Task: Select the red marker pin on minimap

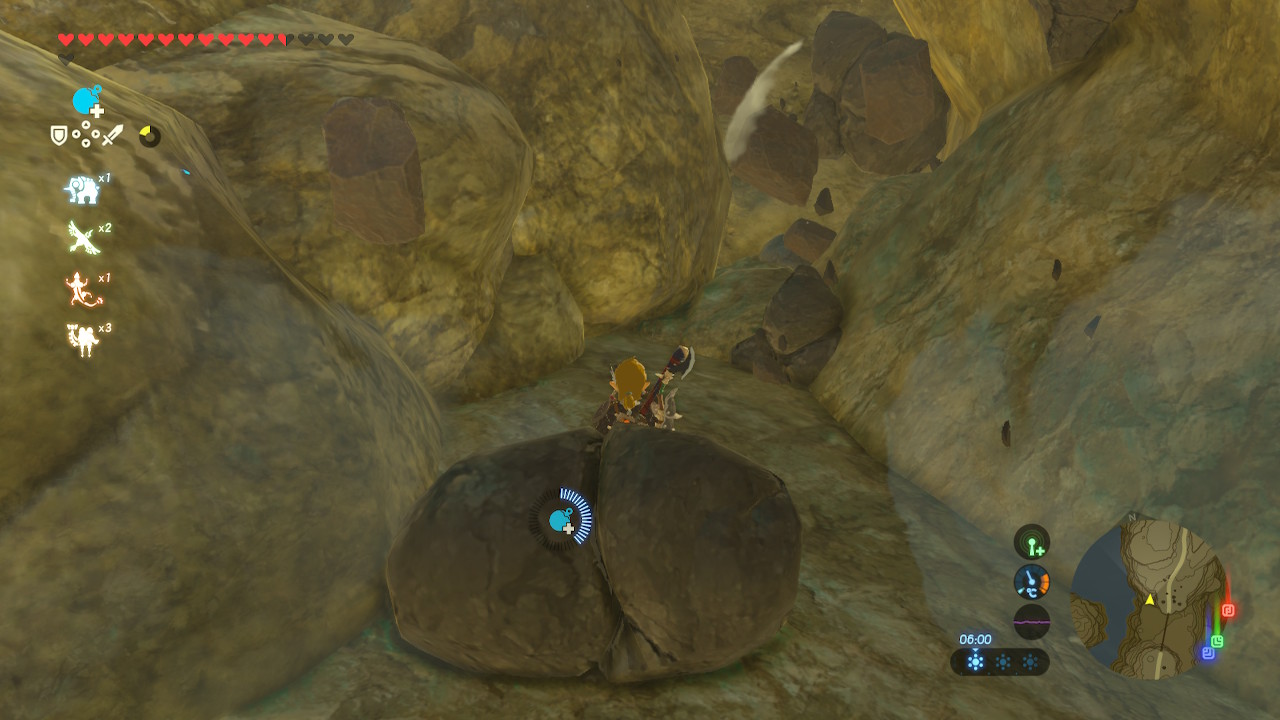Action: [1228, 610]
